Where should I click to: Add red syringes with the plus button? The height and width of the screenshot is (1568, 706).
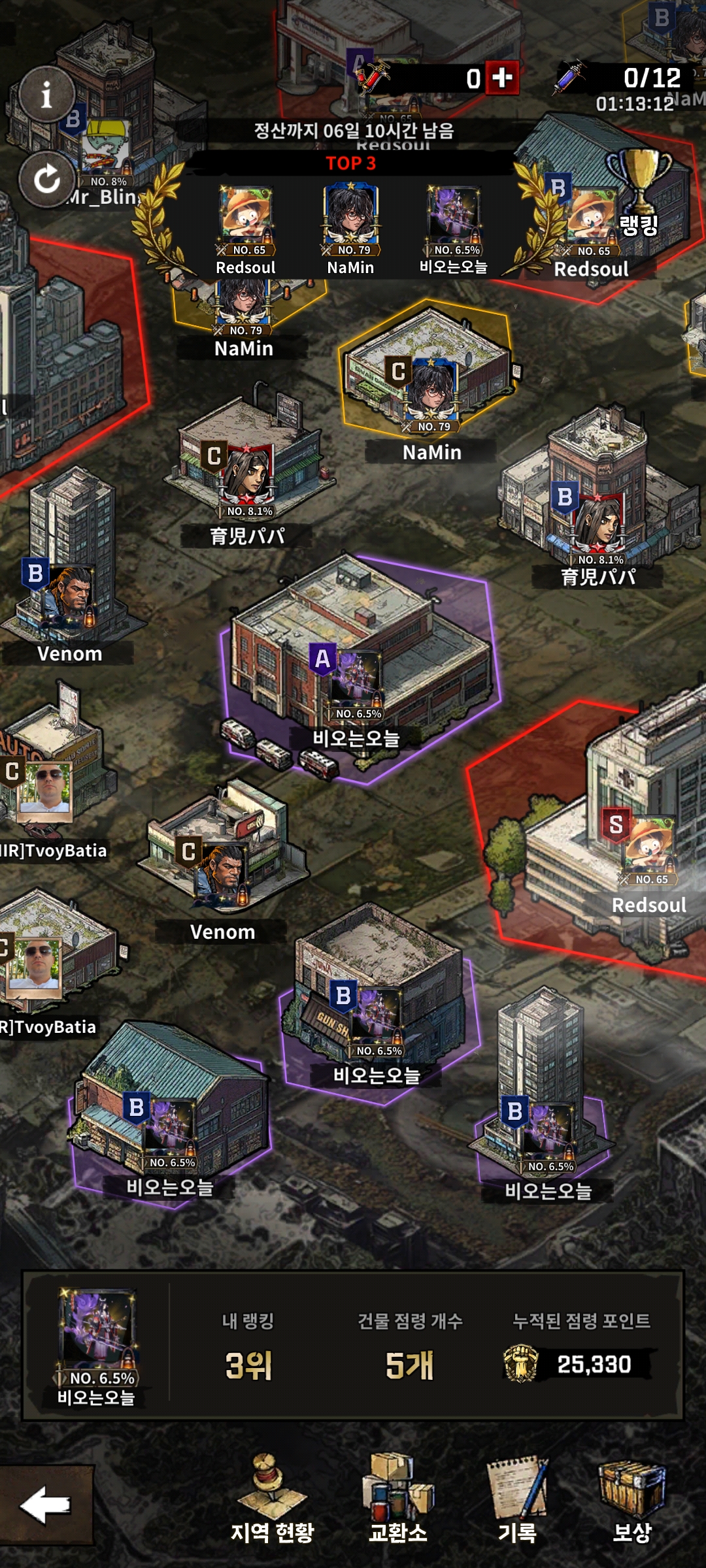[502, 78]
